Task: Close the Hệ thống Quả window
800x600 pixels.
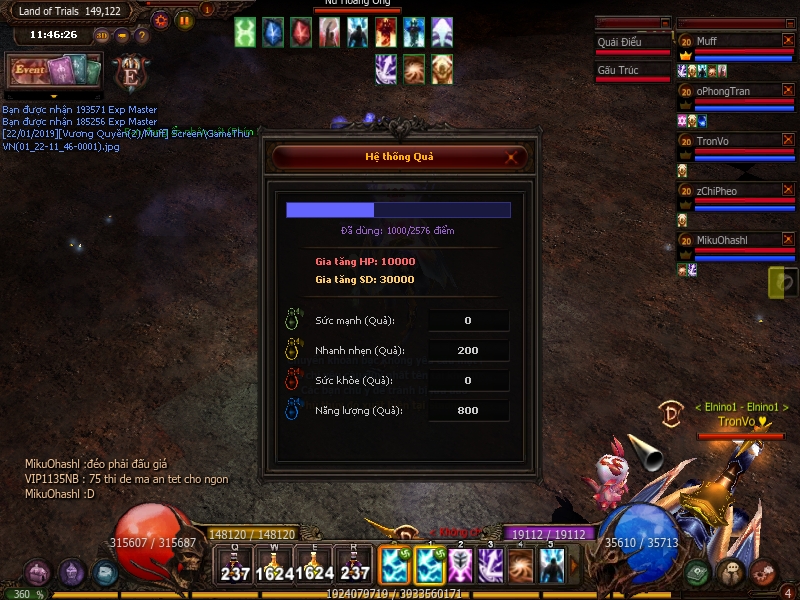Action: point(511,157)
